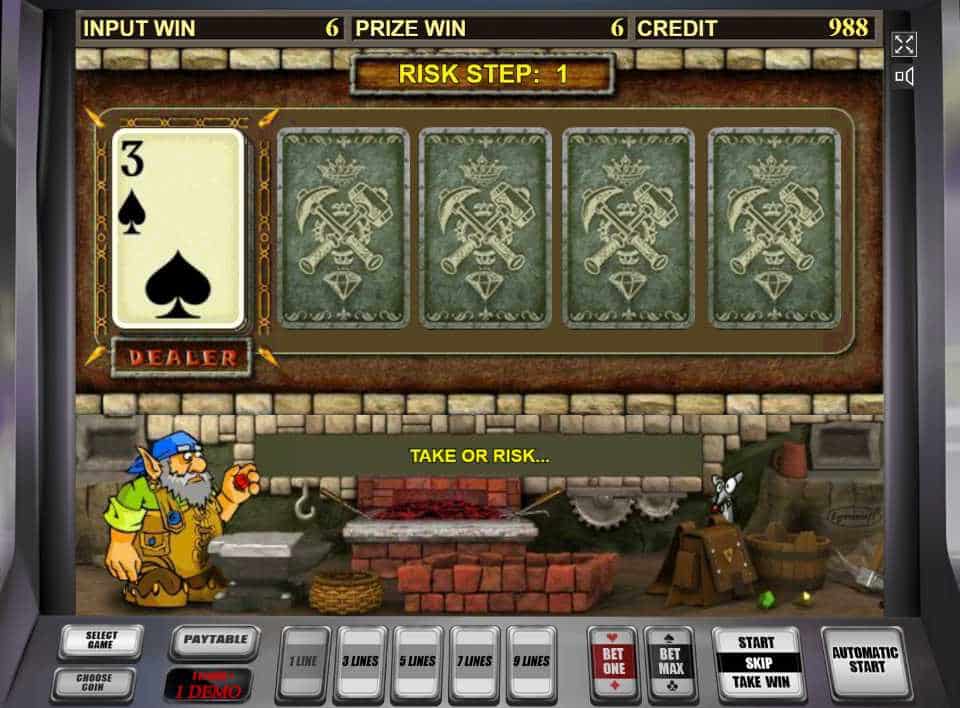Hit the Bet Max button

(669, 660)
